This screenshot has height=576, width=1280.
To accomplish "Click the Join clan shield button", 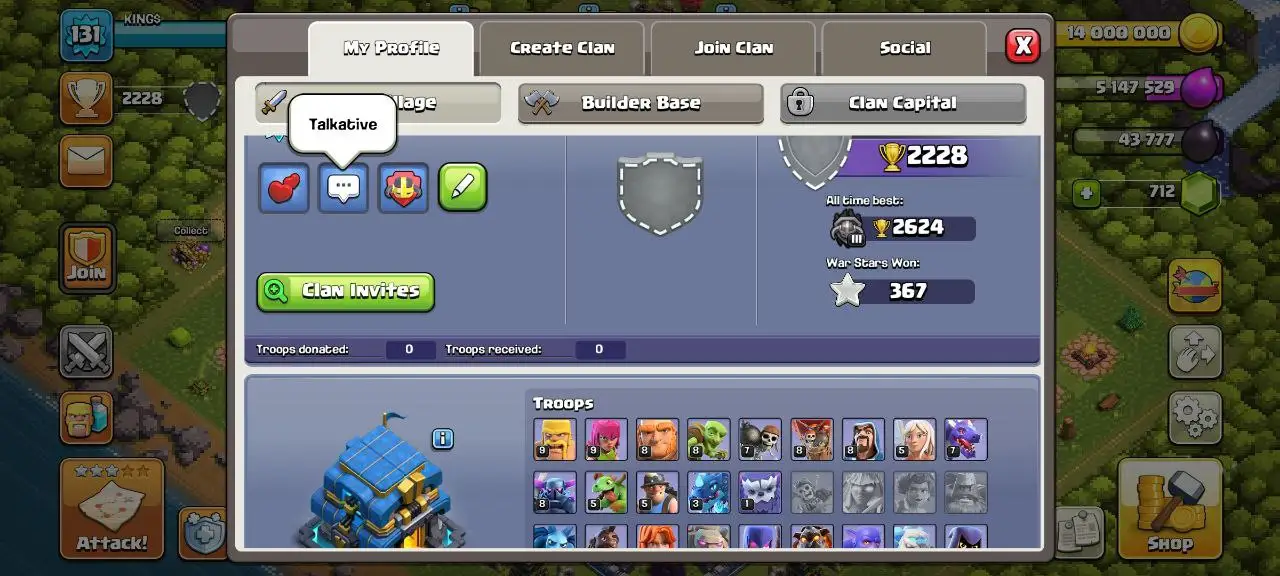I will 87,258.
